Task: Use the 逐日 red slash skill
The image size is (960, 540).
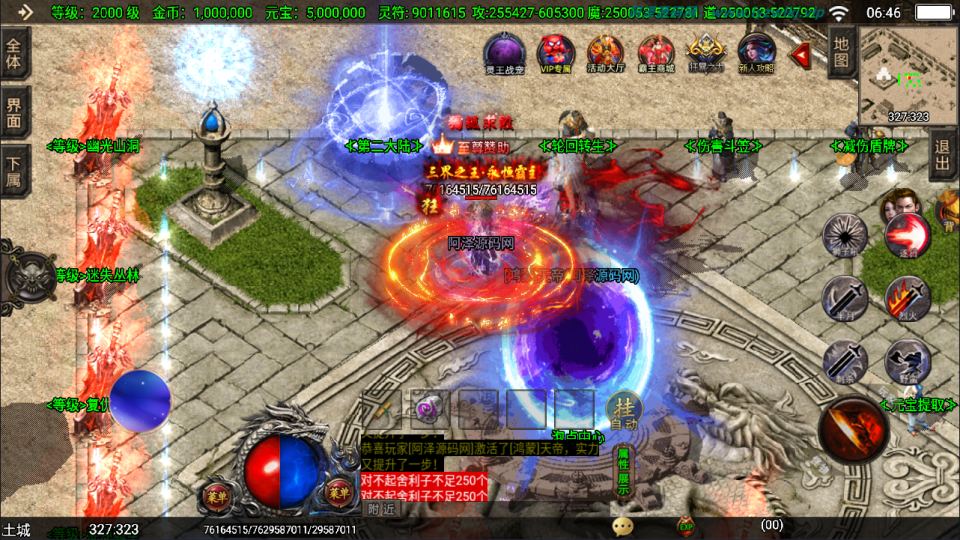Action: point(907,236)
